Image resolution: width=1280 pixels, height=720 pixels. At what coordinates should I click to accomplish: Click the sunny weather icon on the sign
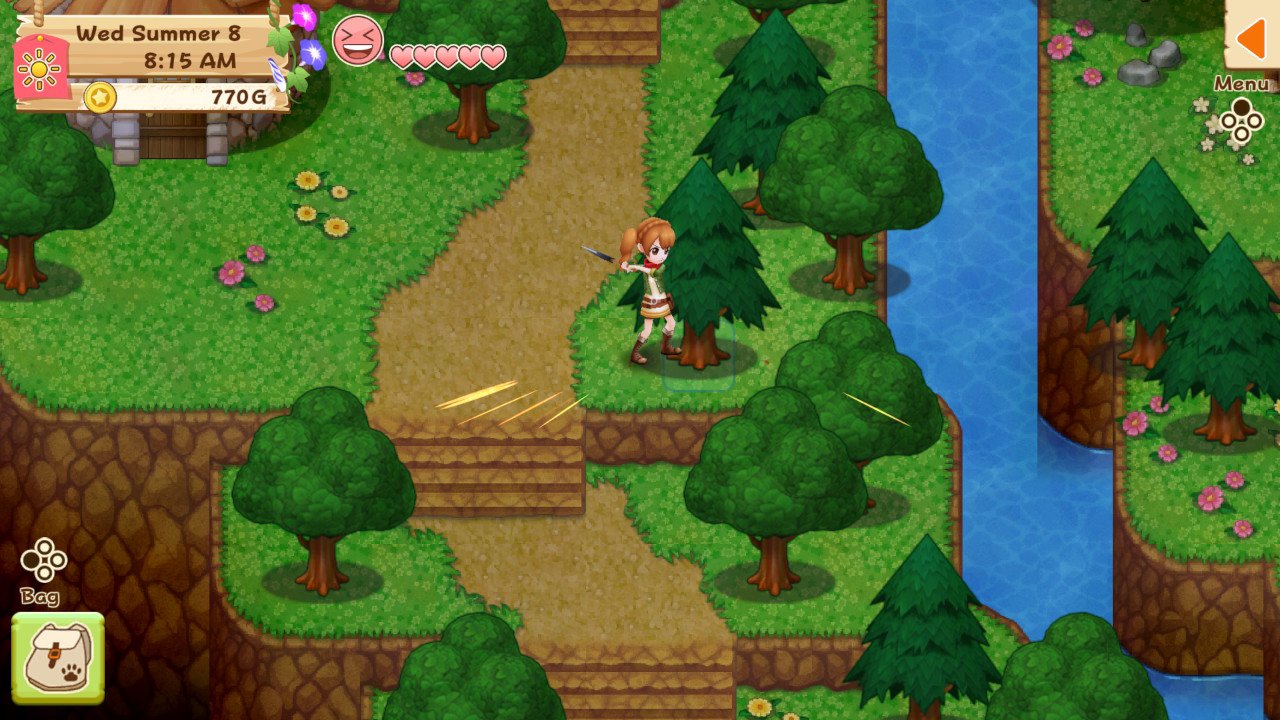point(39,68)
